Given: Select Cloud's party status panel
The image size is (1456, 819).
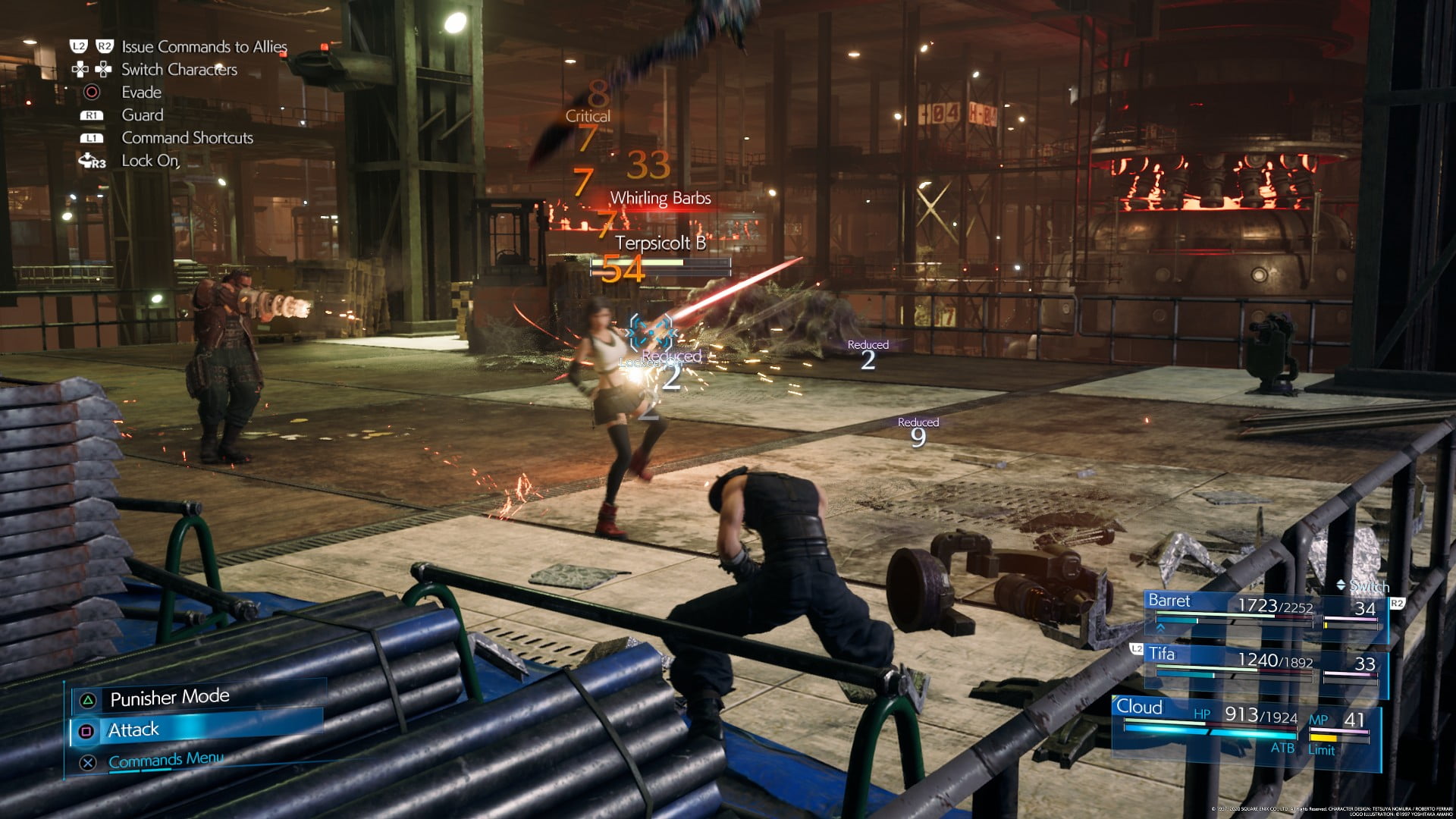Looking at the screenshot, I should tap(1244, 726).
